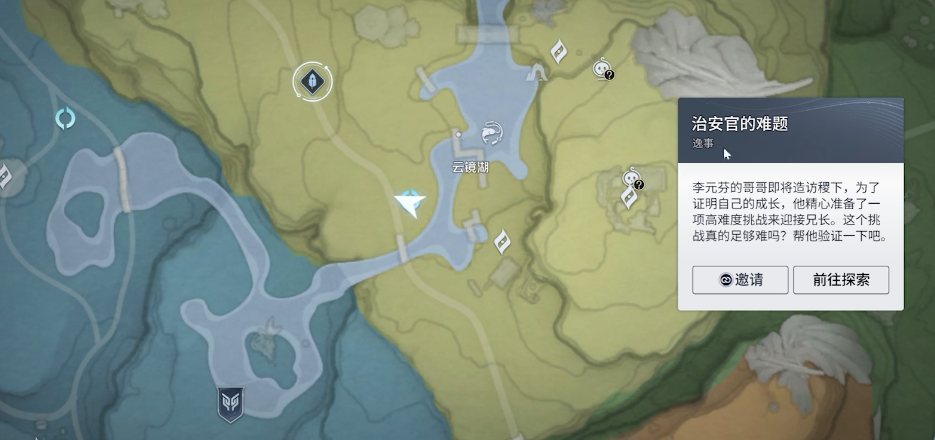Select the dark shield emblem map marker
935x440 pixels.
231,404
